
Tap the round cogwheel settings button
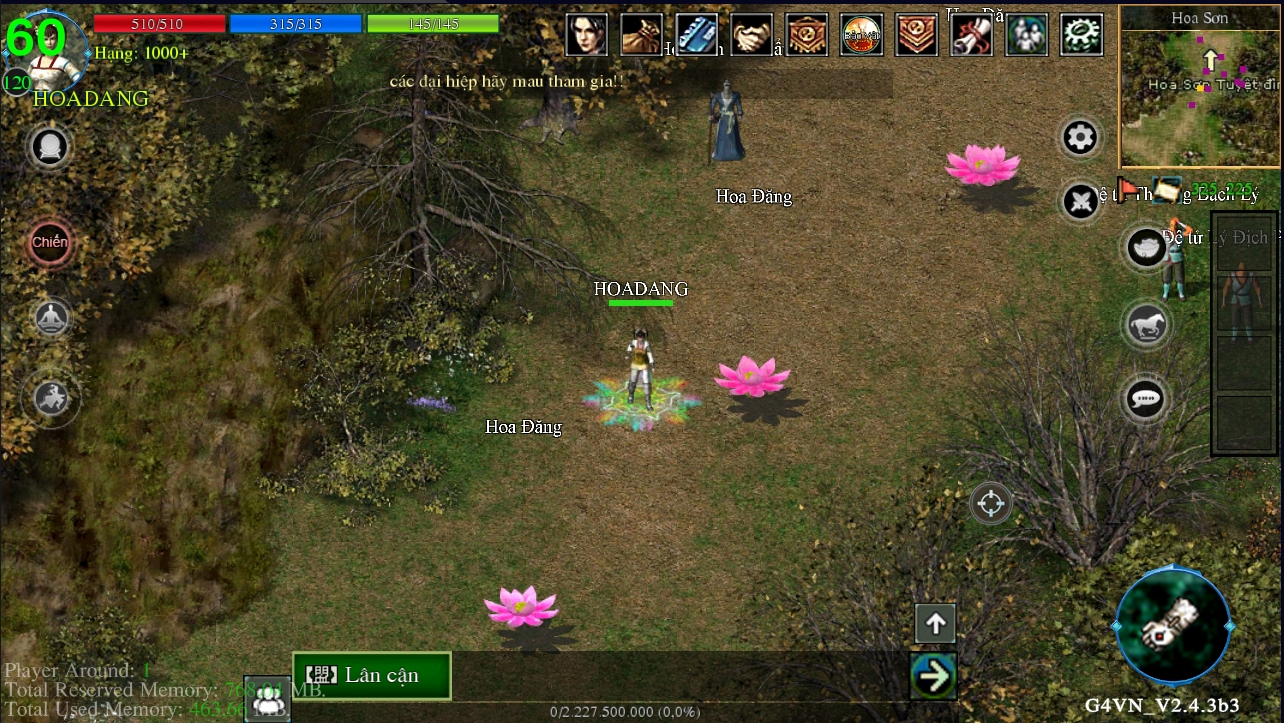point(1080,138)
